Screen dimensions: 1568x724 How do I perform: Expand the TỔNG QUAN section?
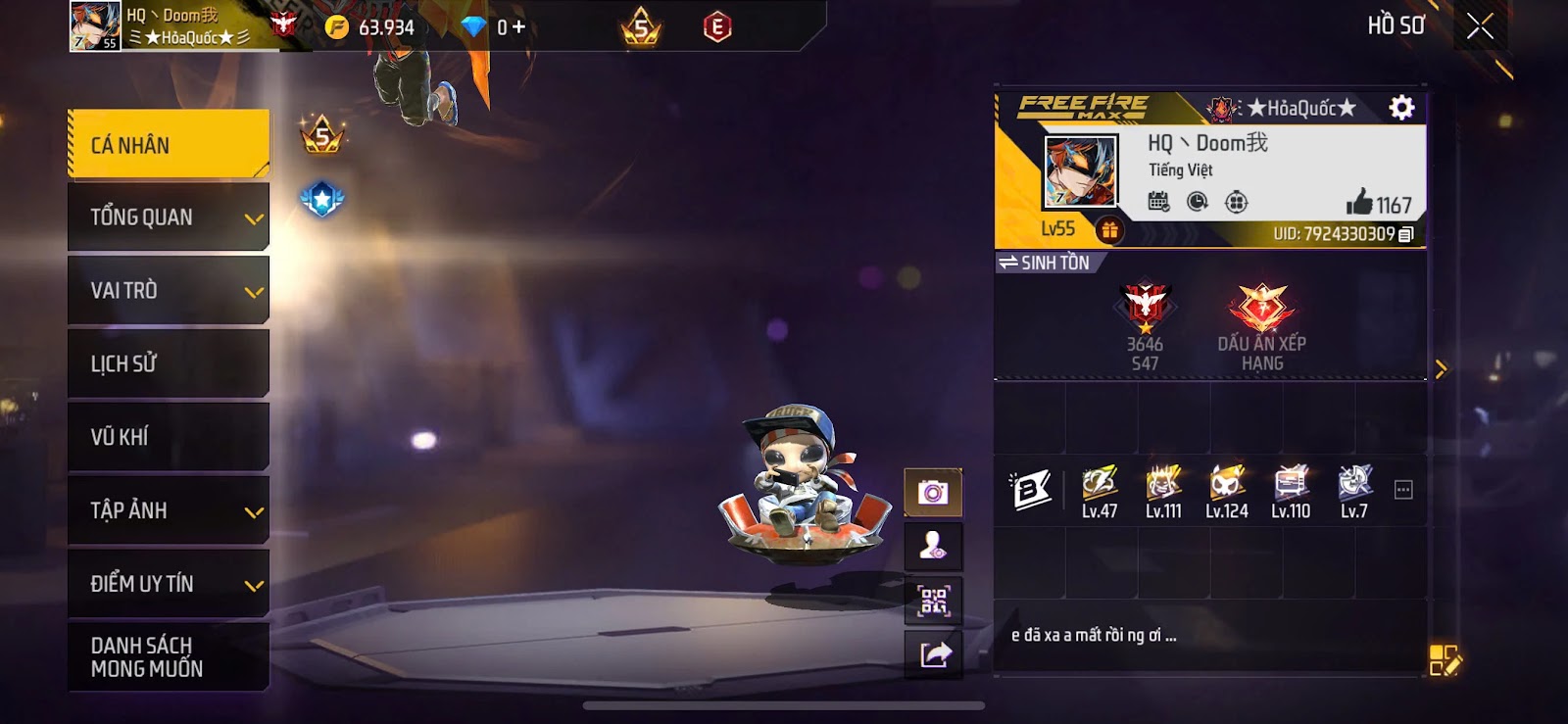point(168,217)
